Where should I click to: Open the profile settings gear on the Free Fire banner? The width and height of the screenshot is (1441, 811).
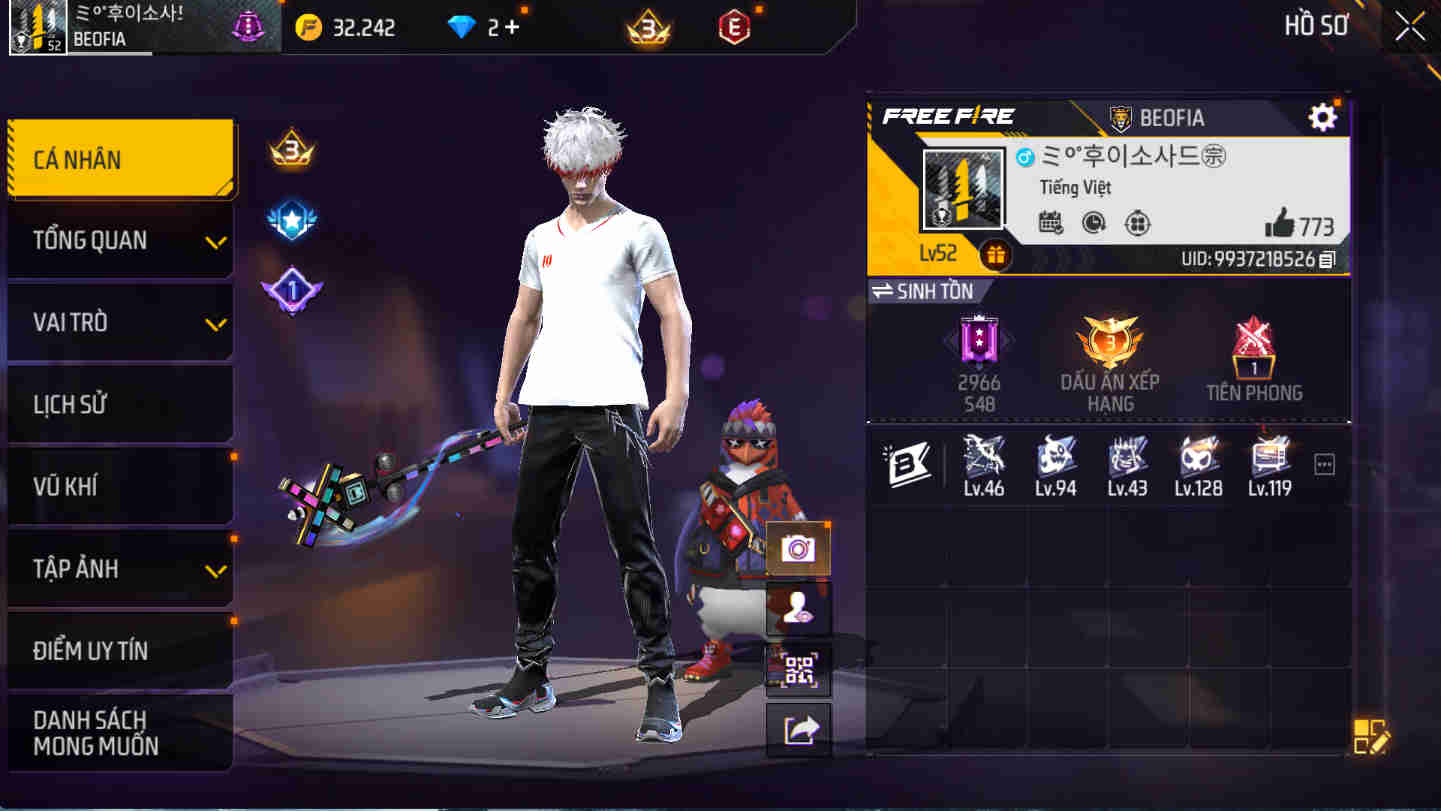coord(1322,116)
